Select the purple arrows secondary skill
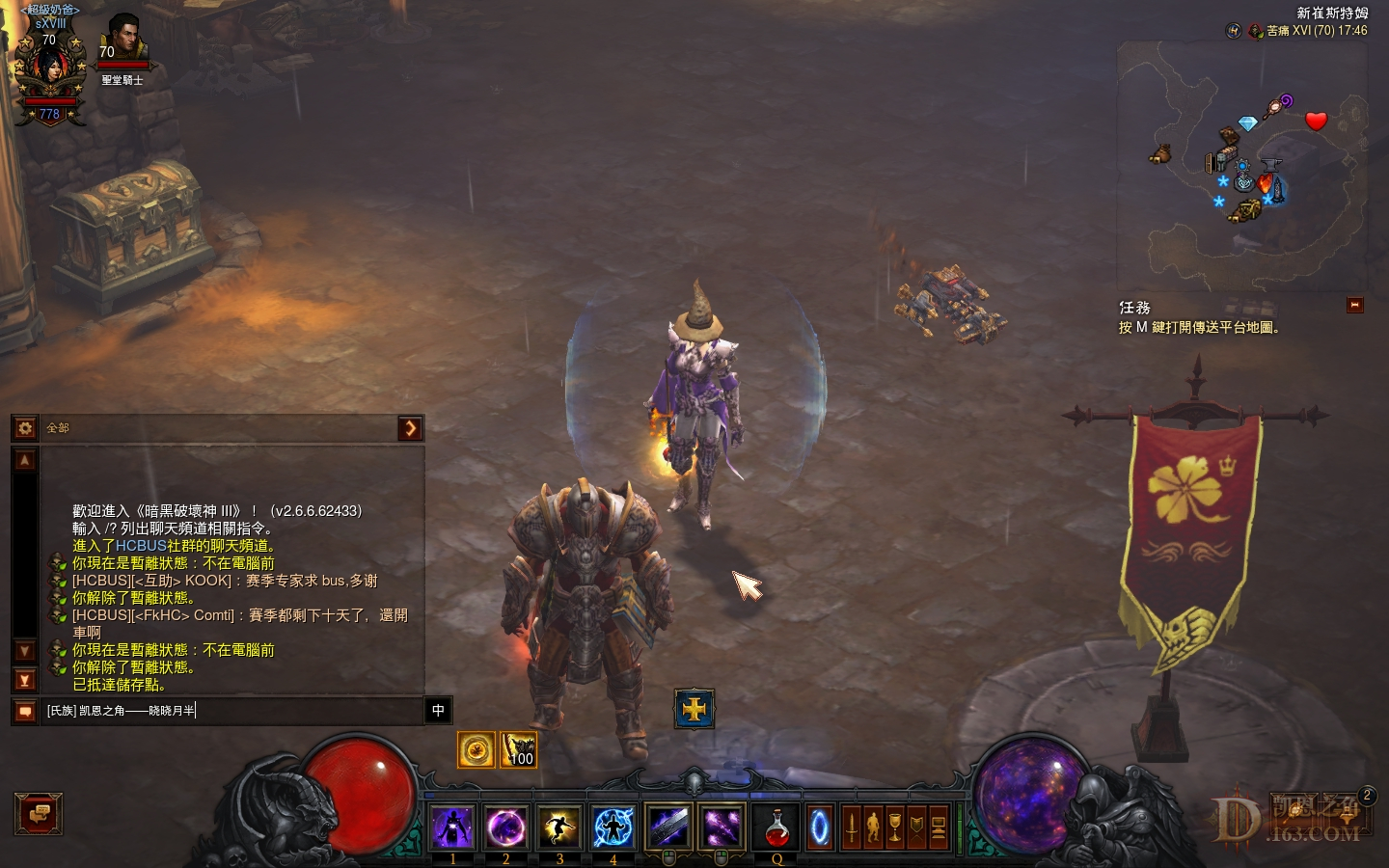The image size is (1389, 868). pos(722,827)
